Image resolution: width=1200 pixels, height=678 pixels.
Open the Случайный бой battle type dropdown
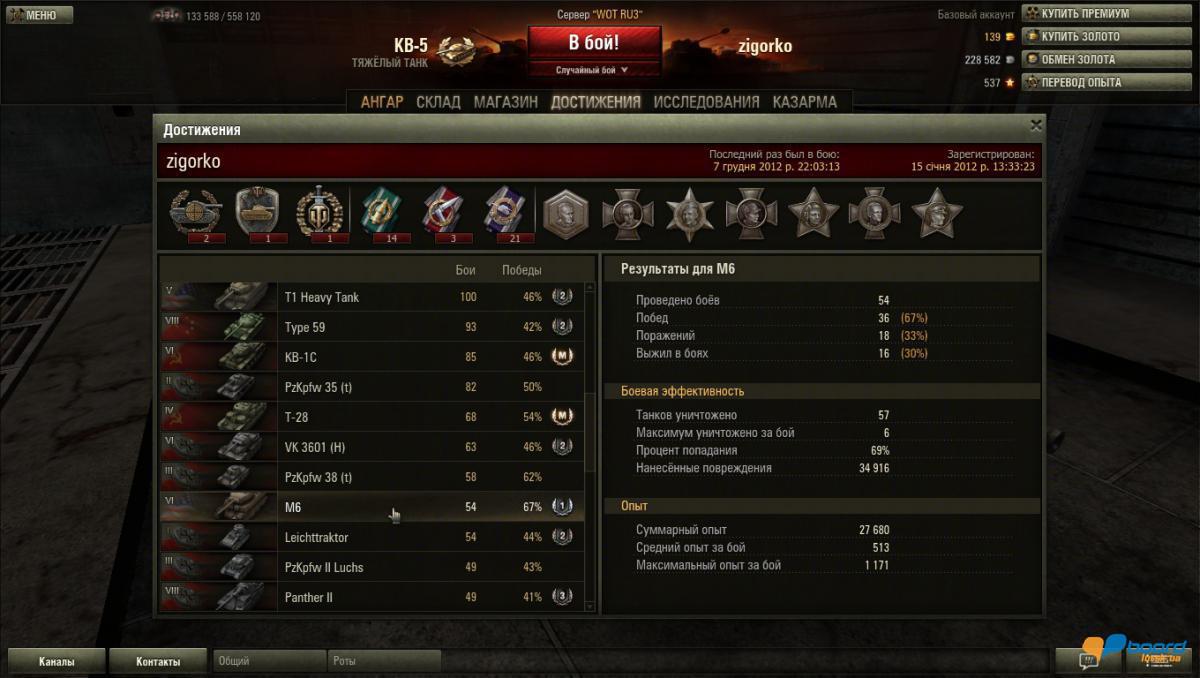point(594,70)
